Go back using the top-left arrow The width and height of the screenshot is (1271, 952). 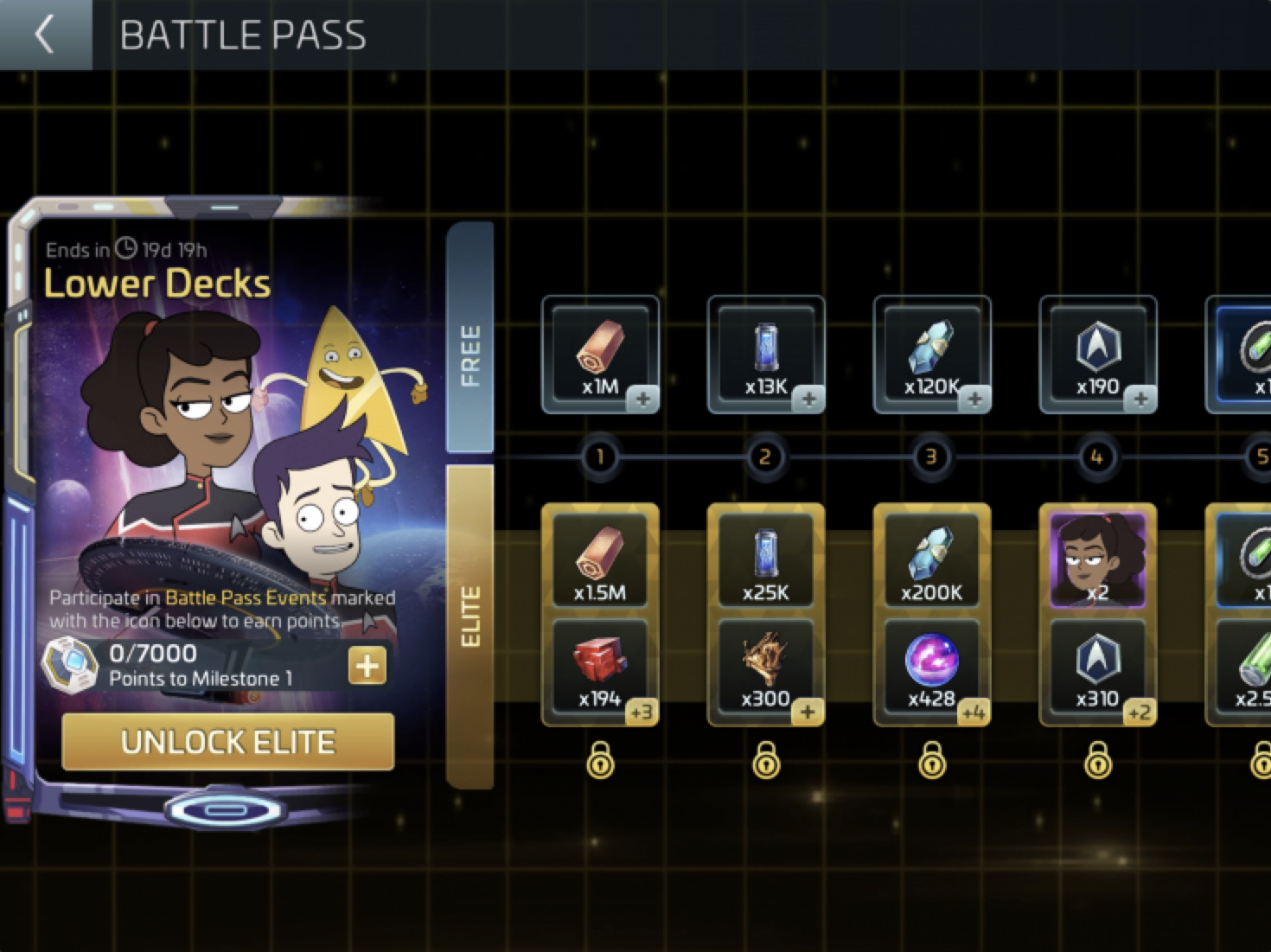pyautogui.click(x=45, y=35)
